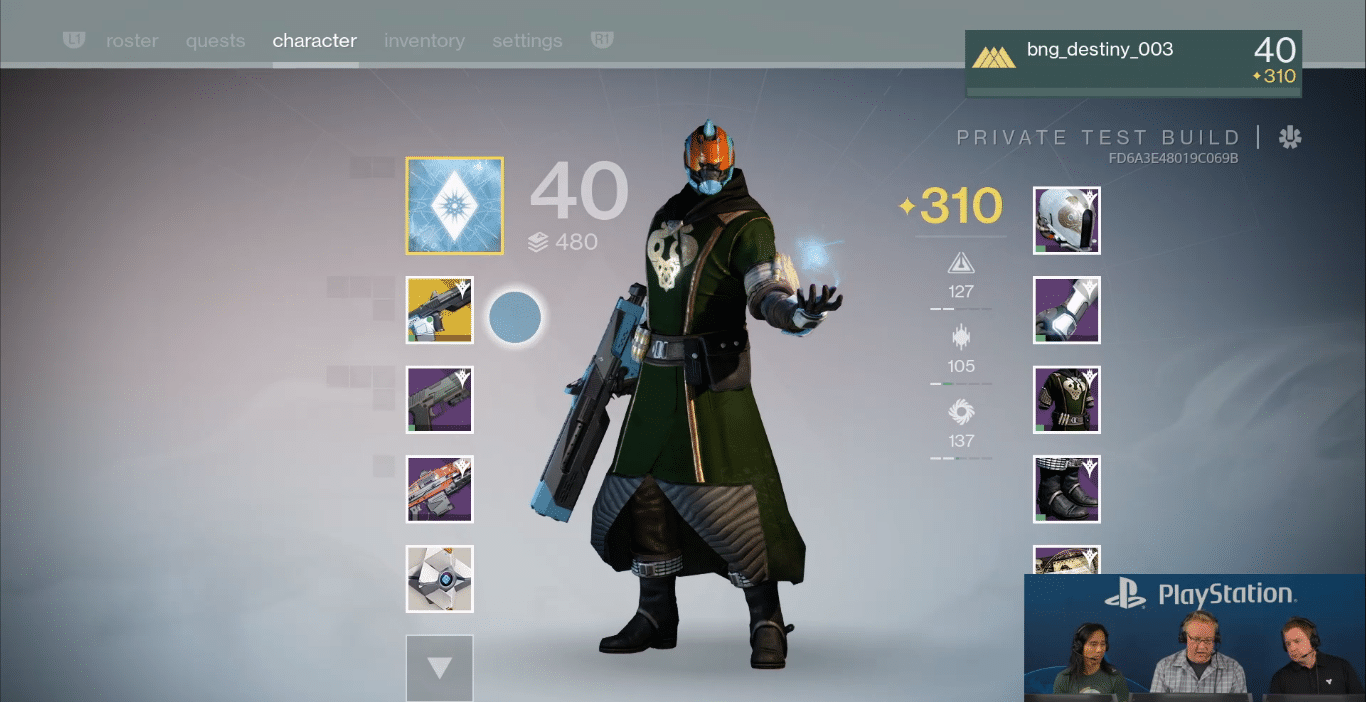Image resolution: width=1366 pixels, height=702 pixels.
Task: Switch to the roster tab
Action: [x=132, y=41]
